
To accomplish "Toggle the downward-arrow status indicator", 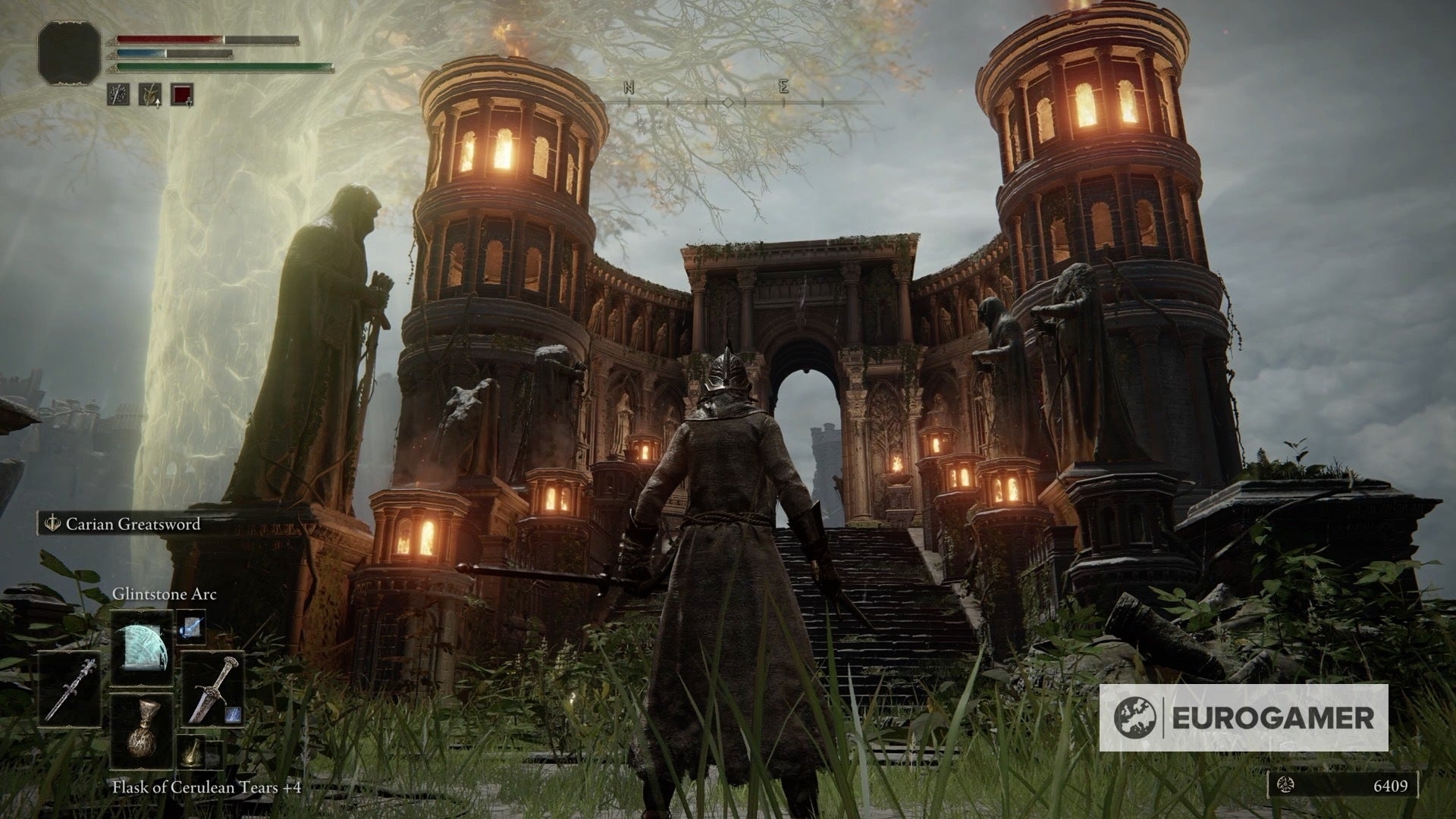I will (189, 103).
